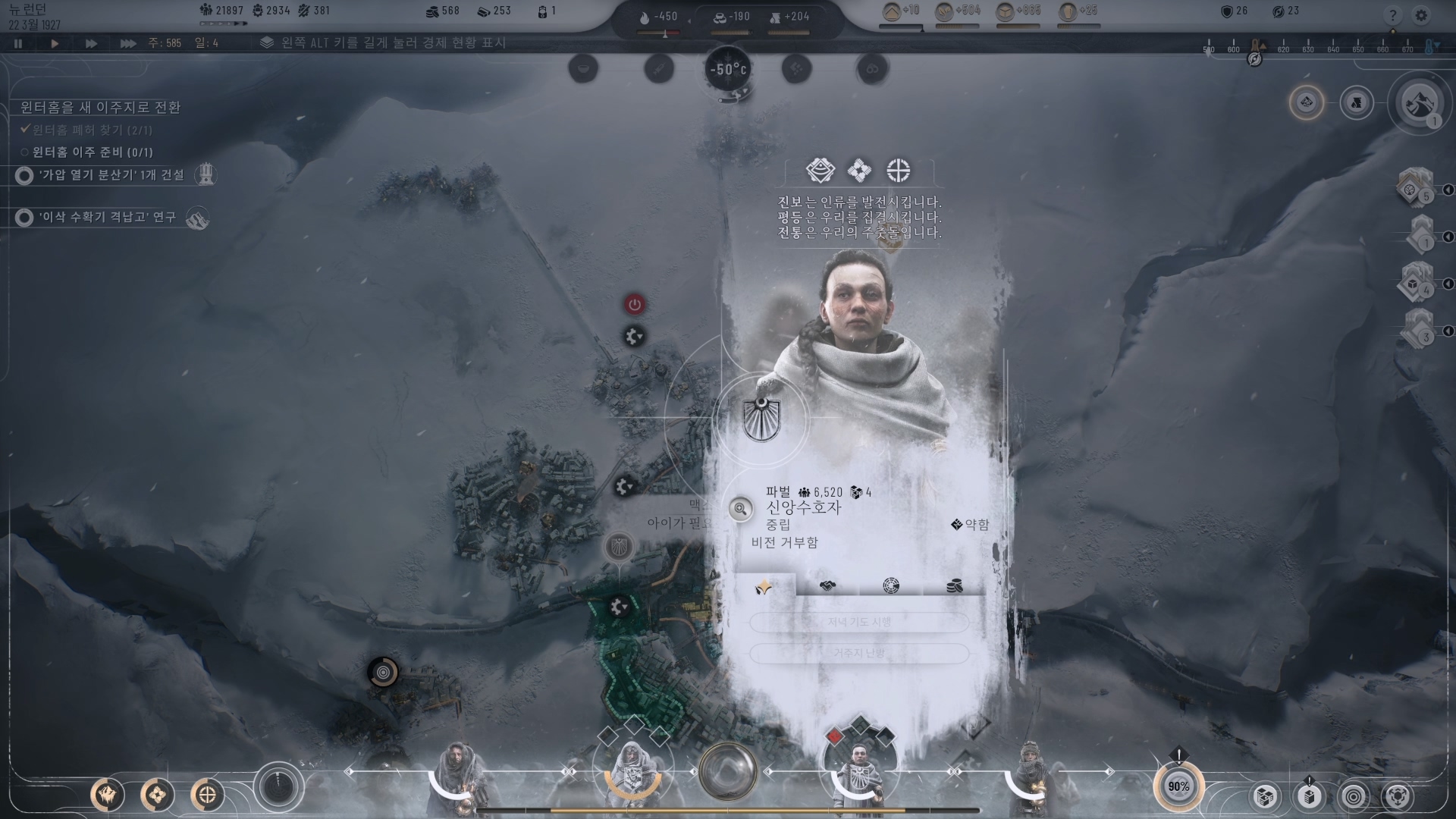
Task: Select the '이삭 수확기 격납고' research objective
Action: (108, 218)
